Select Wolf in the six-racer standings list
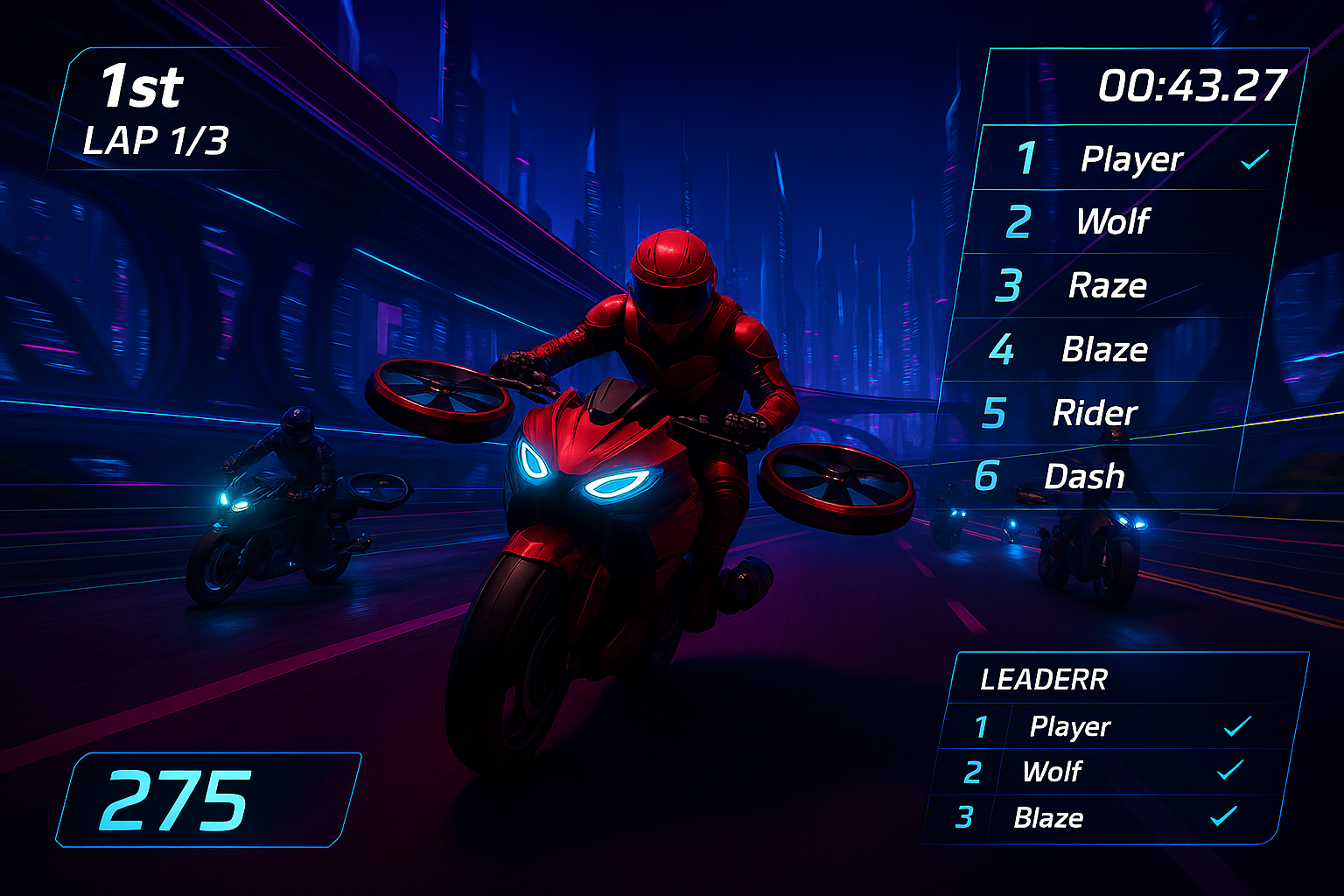The image size is (1344, 896). click(1112, 221)
